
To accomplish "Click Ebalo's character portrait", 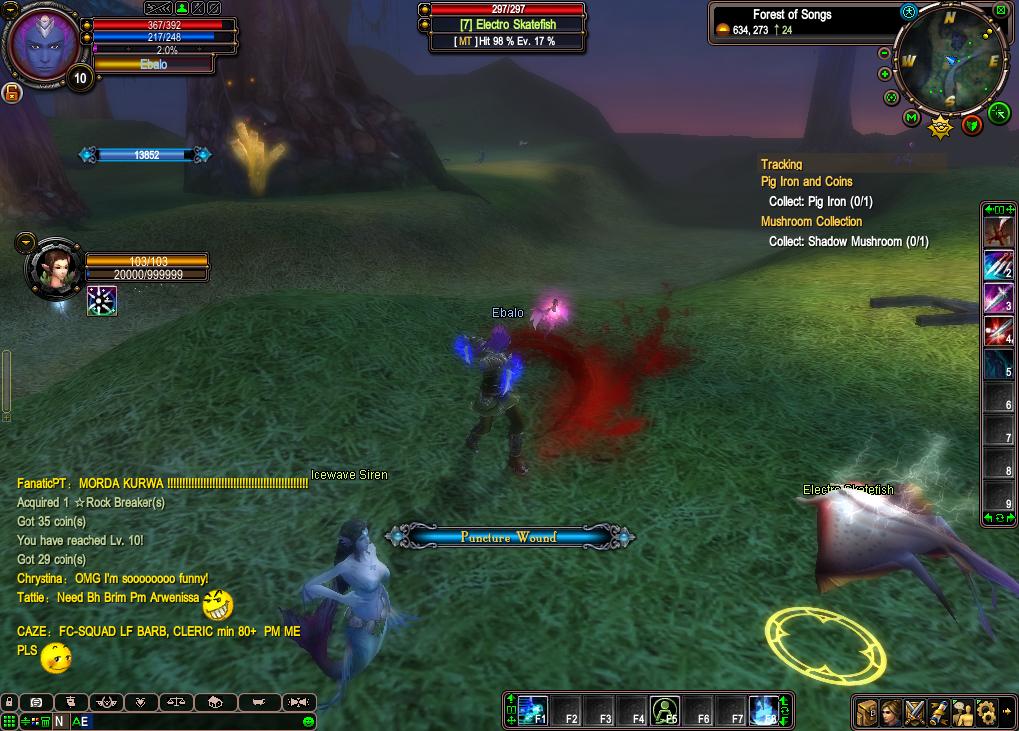I will [x=44, y=44].
